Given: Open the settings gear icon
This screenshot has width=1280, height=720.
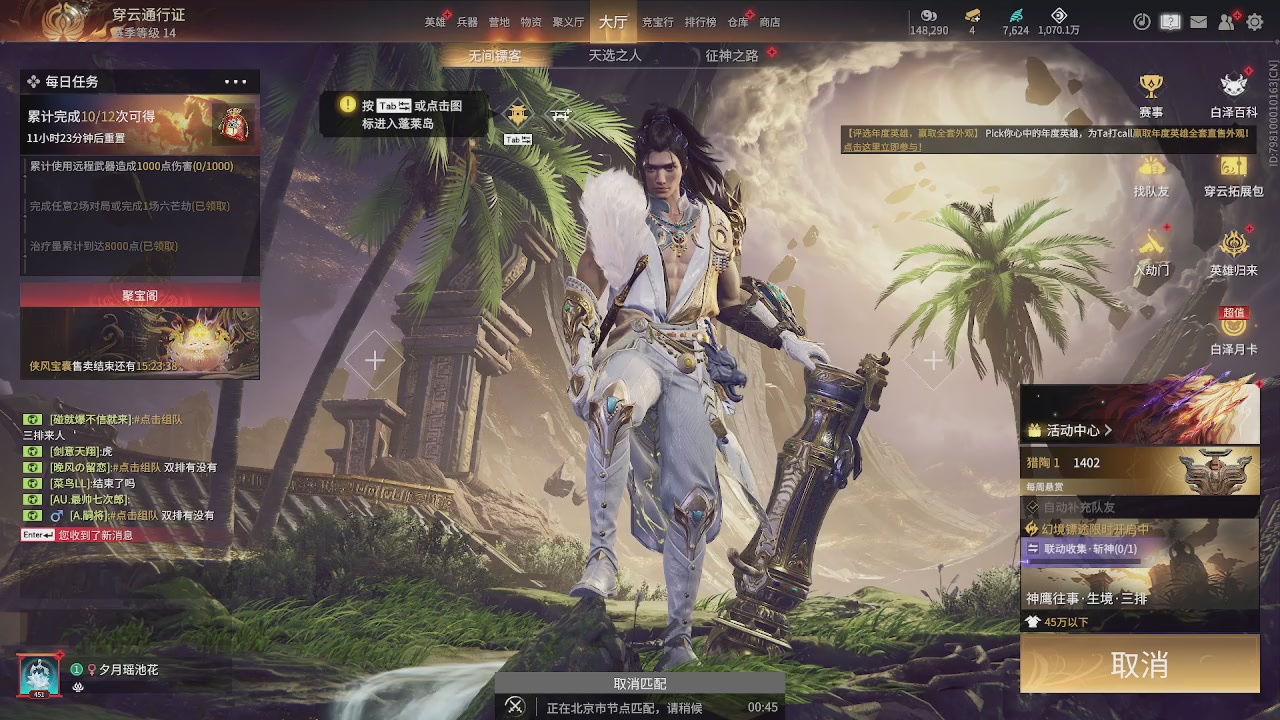Looking at the screenshot, I should [1254, 22].
